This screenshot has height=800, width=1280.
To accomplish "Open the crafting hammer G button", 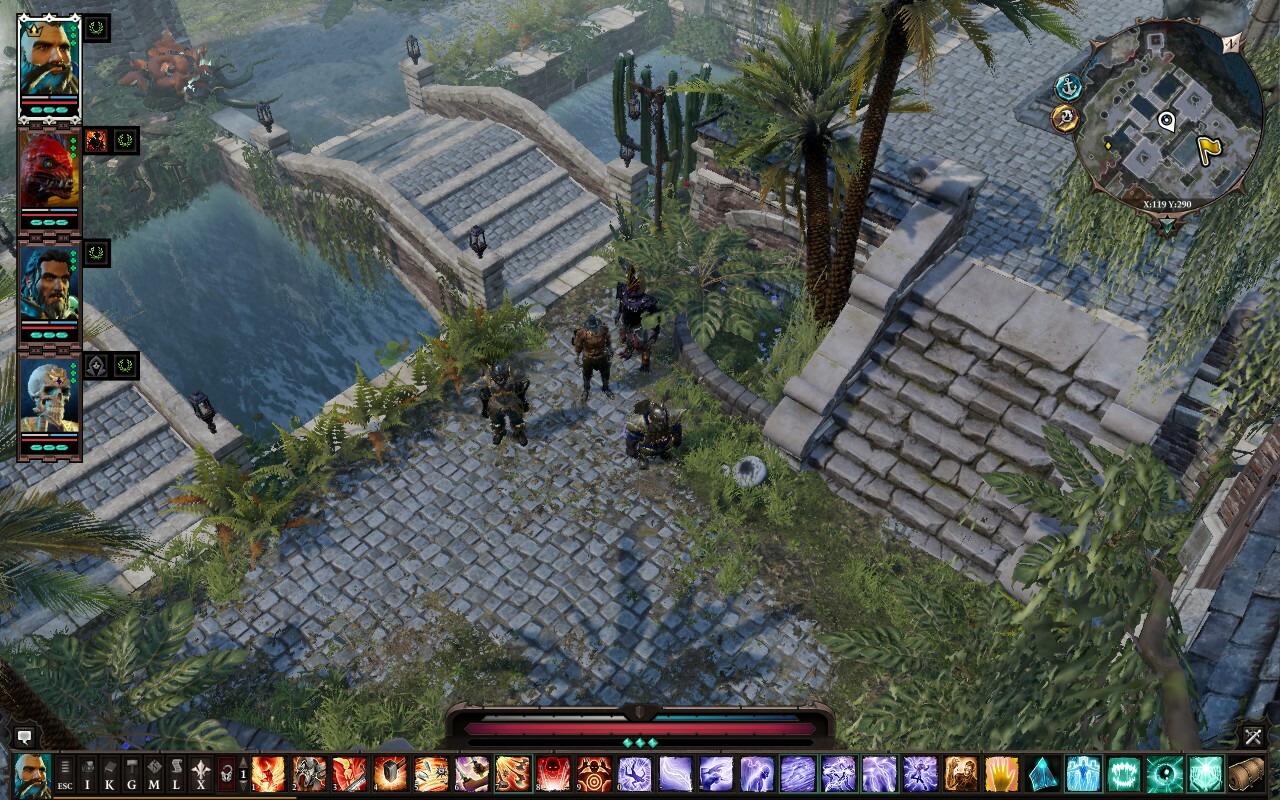I will pyautogui.click(x=132, y=775).
